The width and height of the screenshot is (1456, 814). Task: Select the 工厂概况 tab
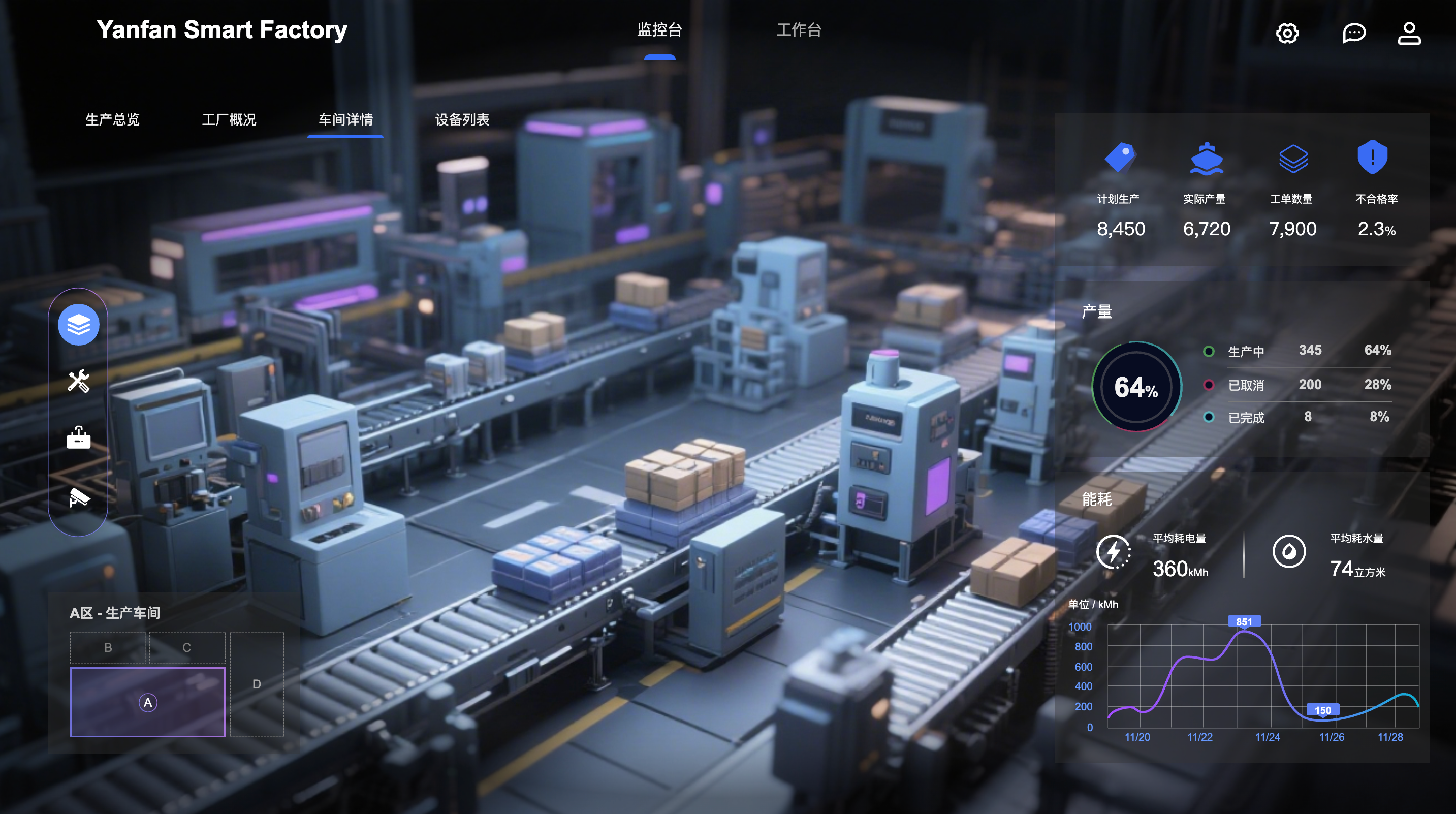coord(229,120)
